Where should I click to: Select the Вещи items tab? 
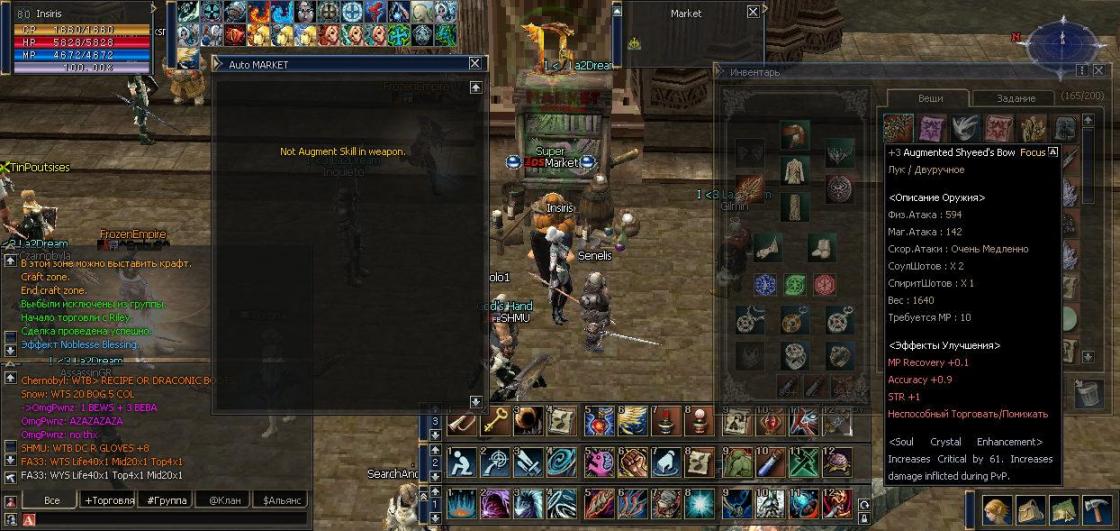[x=929, y=98]
